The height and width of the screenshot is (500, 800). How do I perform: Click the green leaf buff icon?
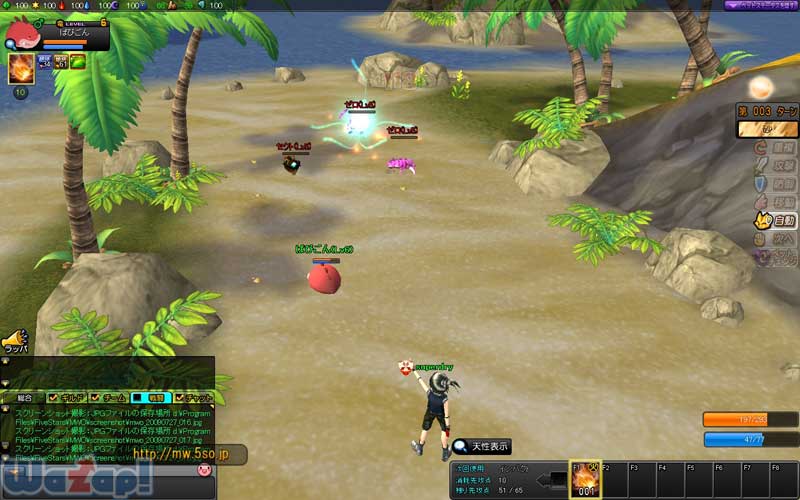click(77, 62)
